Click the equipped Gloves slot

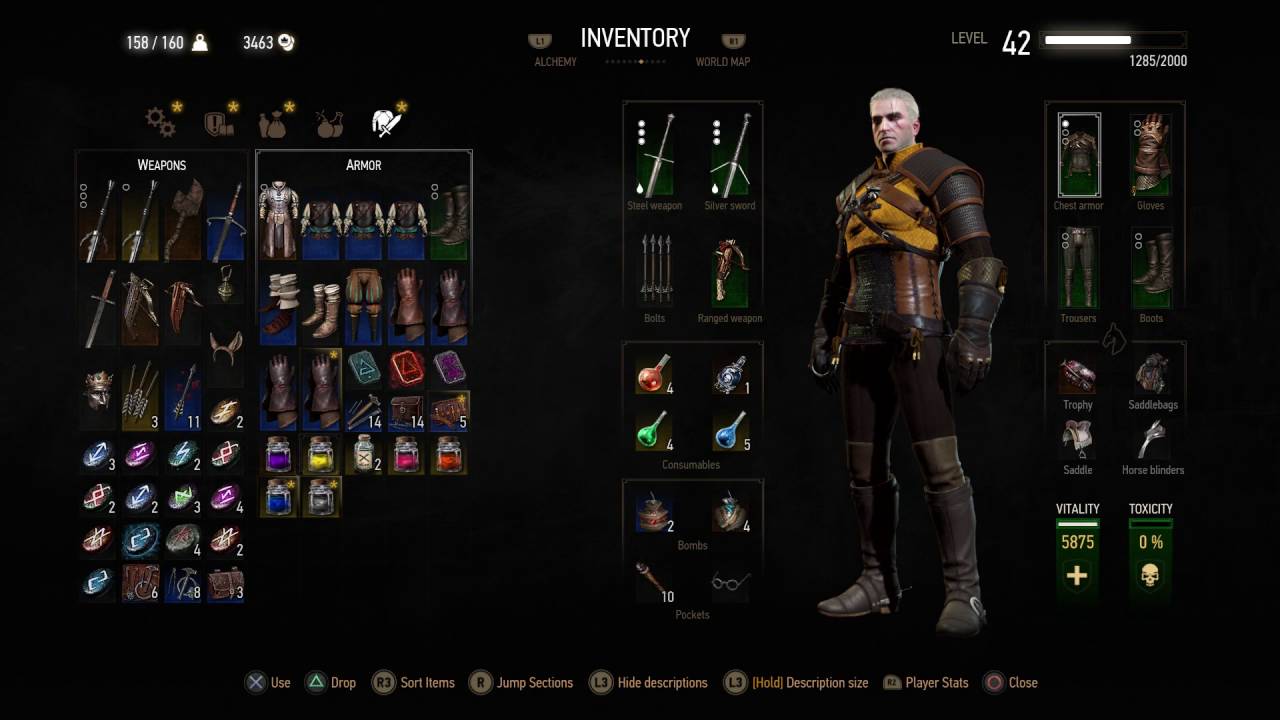pyautogui.click(x=1151, y=156)
